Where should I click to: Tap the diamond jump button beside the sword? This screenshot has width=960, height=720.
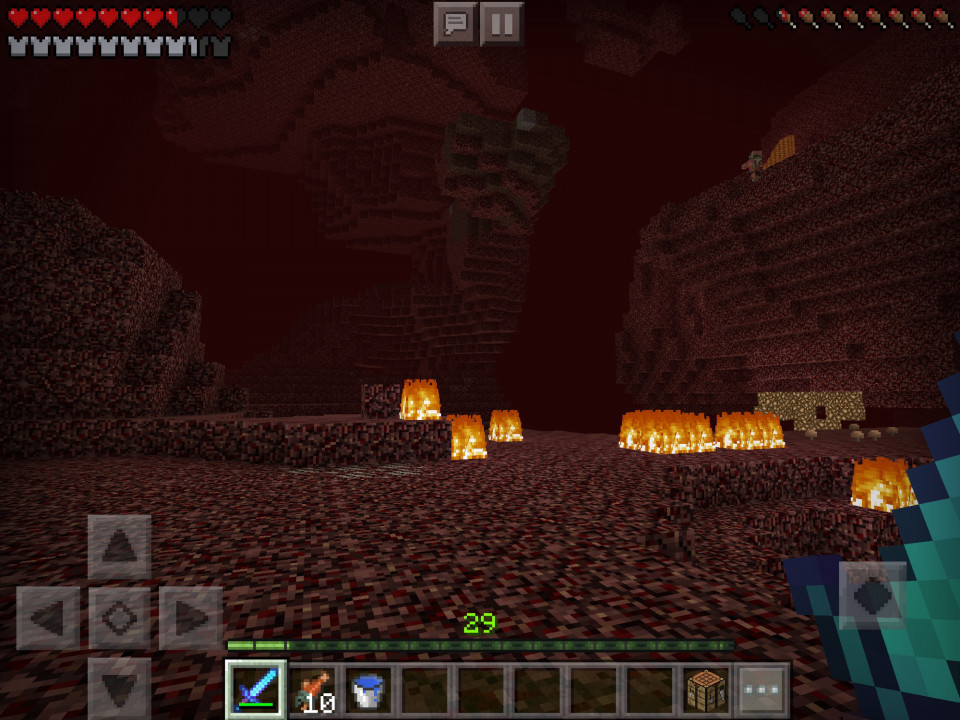coord(872,595)
